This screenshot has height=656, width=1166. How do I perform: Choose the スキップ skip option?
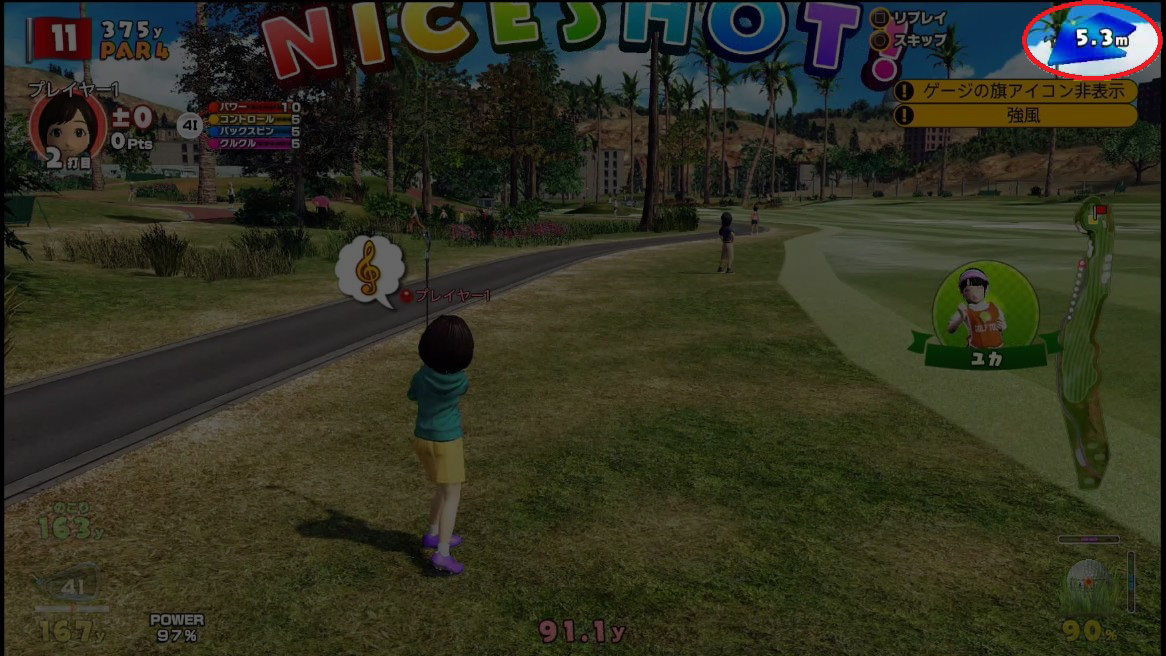(910, 41)
